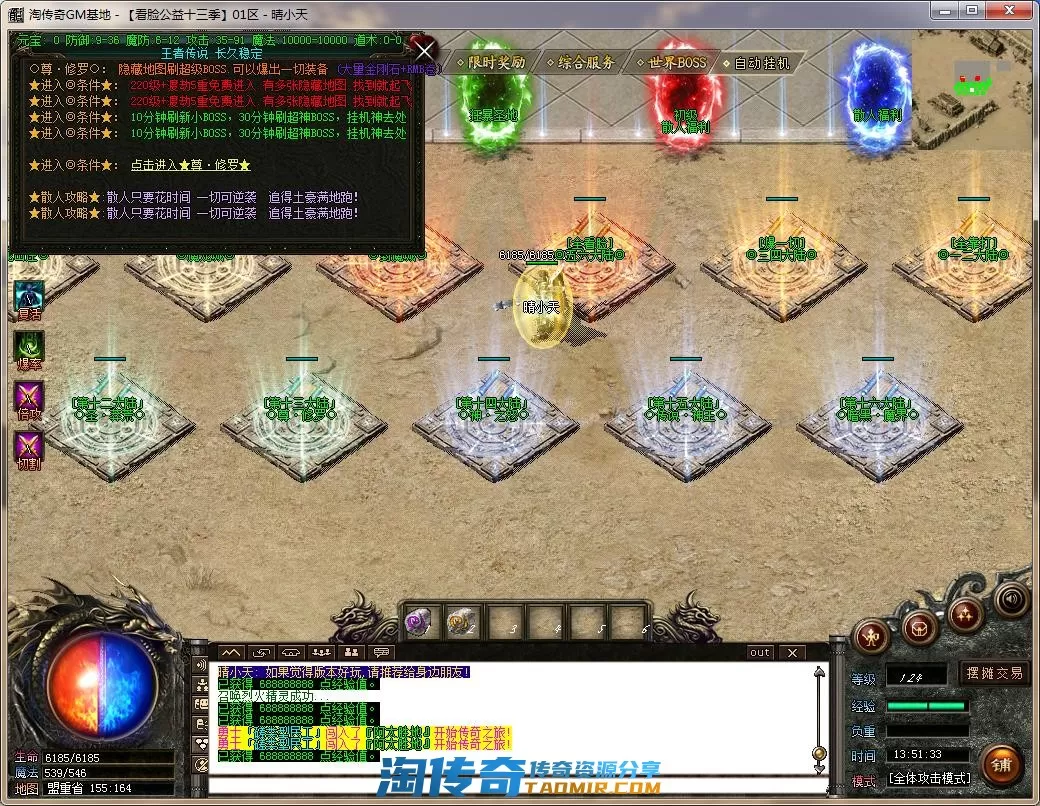
Task: Close the chat panel with its X
Action: (792, 653)
